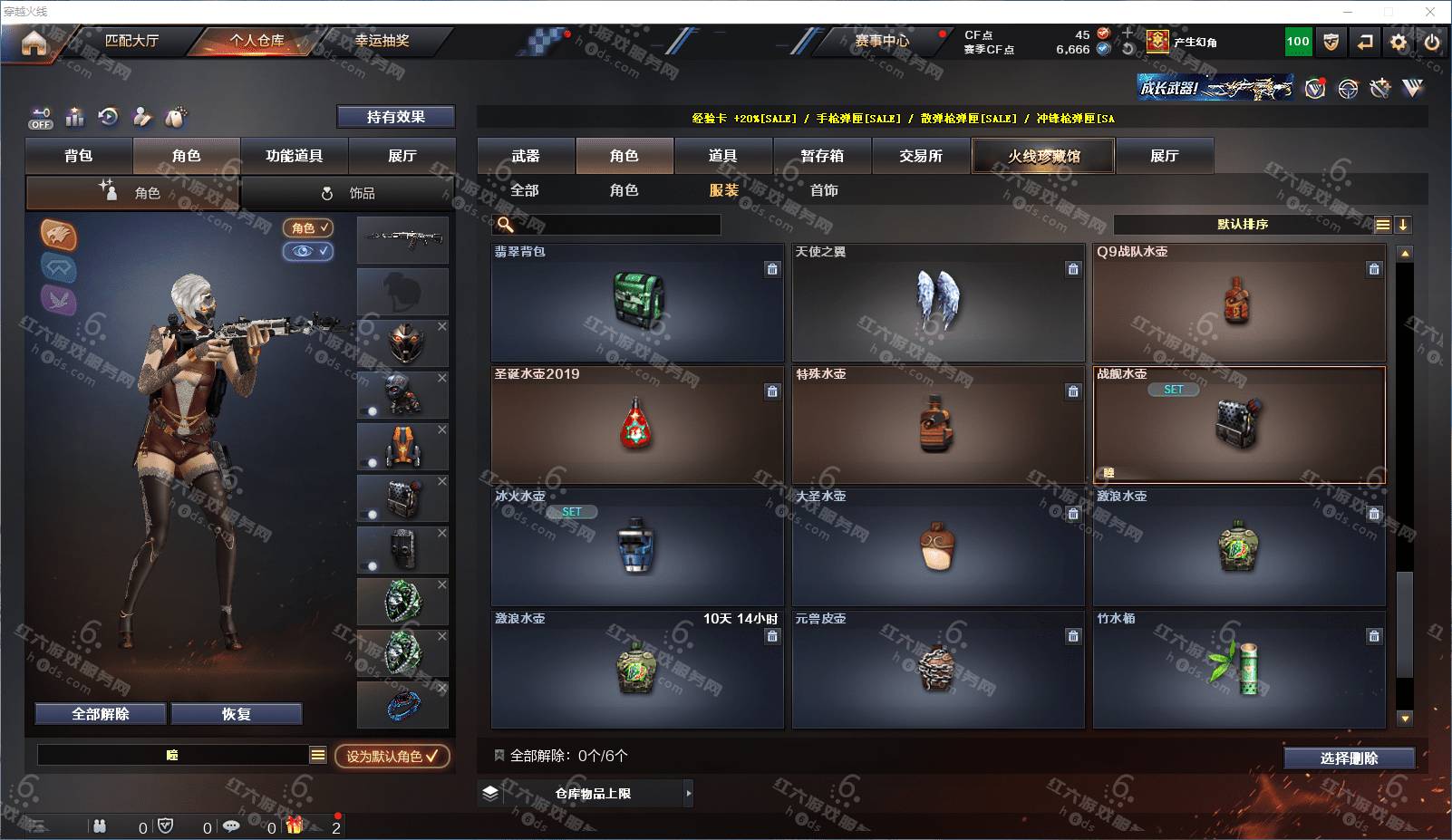Screen dimensions: 1452x840
Task: Select the 翡翠背包 item tile
Action: coord(637,303)
